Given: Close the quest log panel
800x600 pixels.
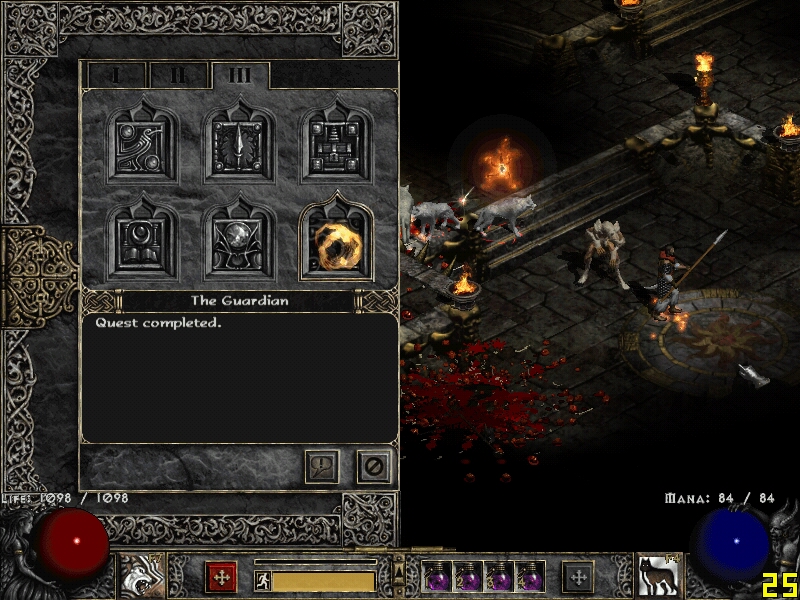Looking at the screenshot, I should coord(374,466).
